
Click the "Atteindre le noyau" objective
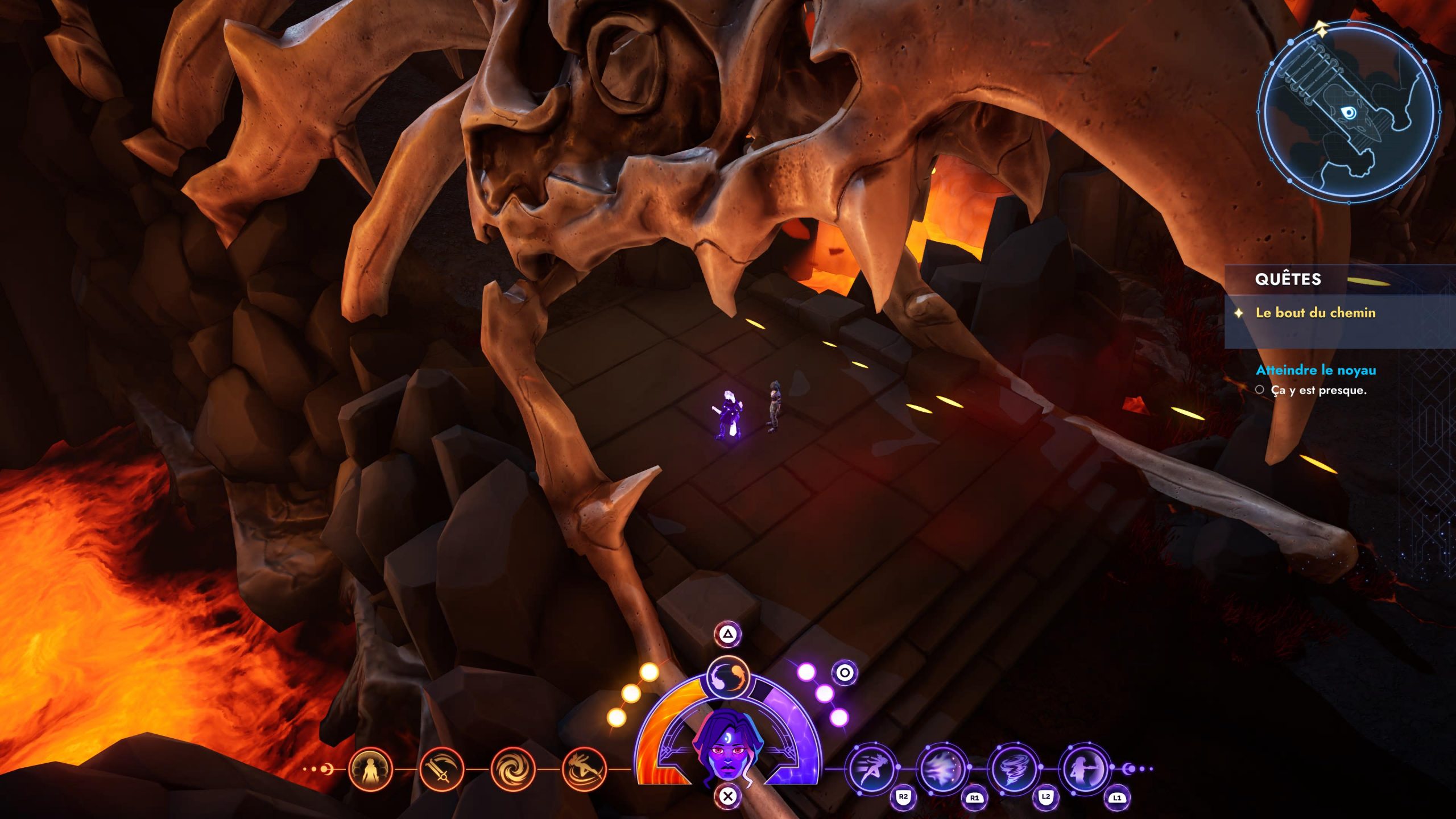1316,370
